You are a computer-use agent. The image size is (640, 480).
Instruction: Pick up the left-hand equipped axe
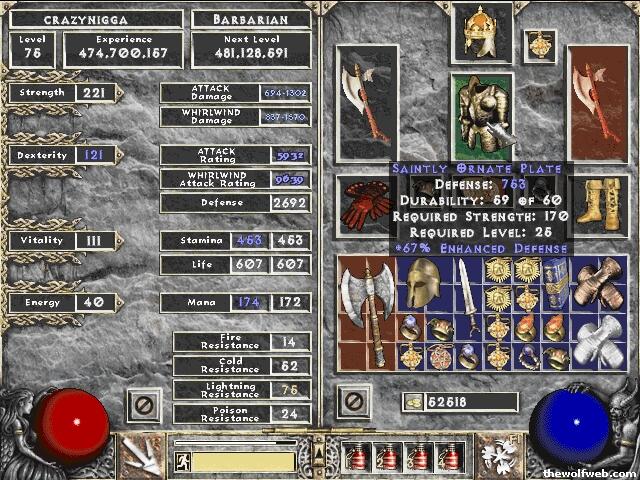click(x=367, y=102)
